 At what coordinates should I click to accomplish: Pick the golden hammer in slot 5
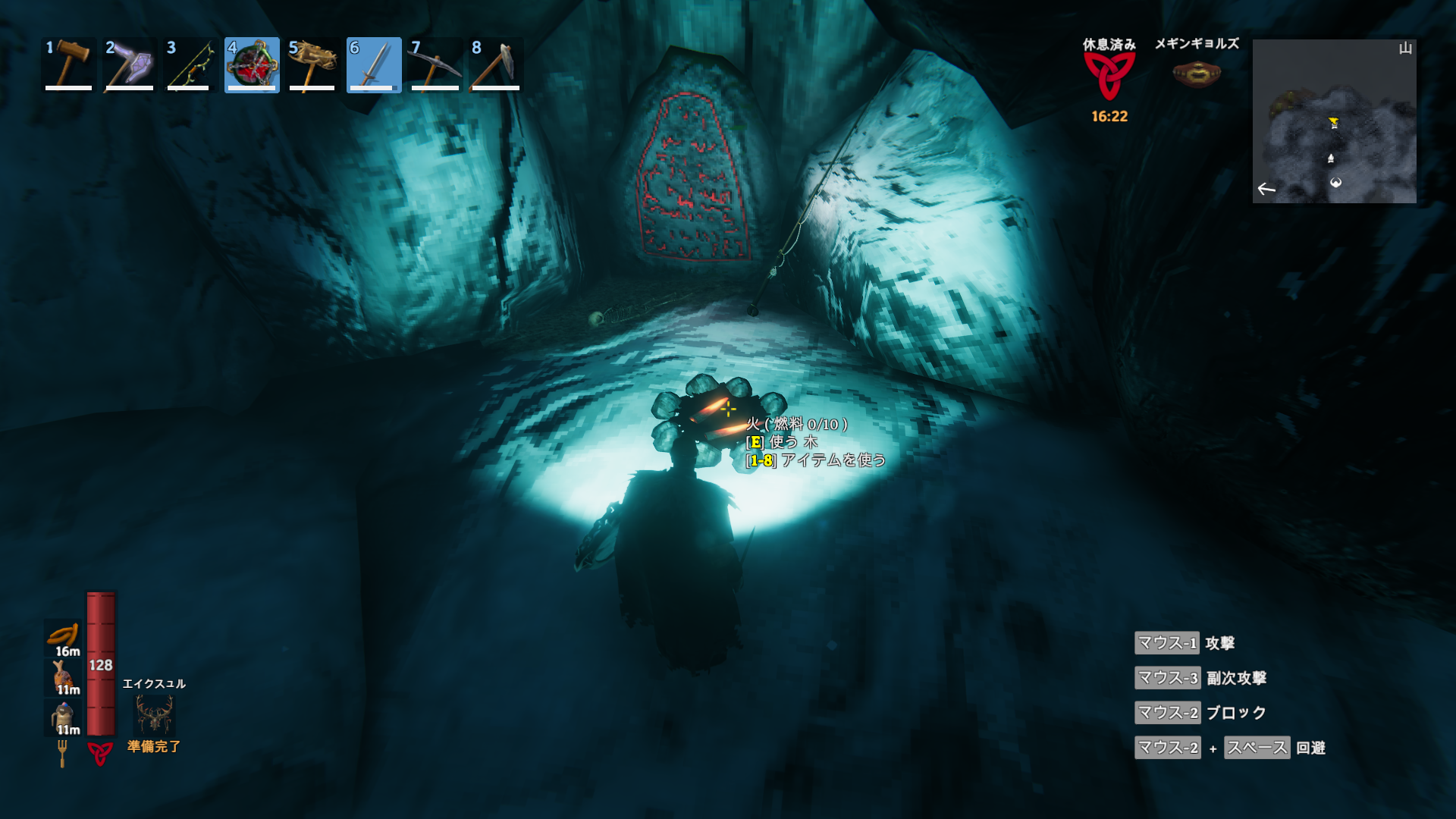pos(312,65)
